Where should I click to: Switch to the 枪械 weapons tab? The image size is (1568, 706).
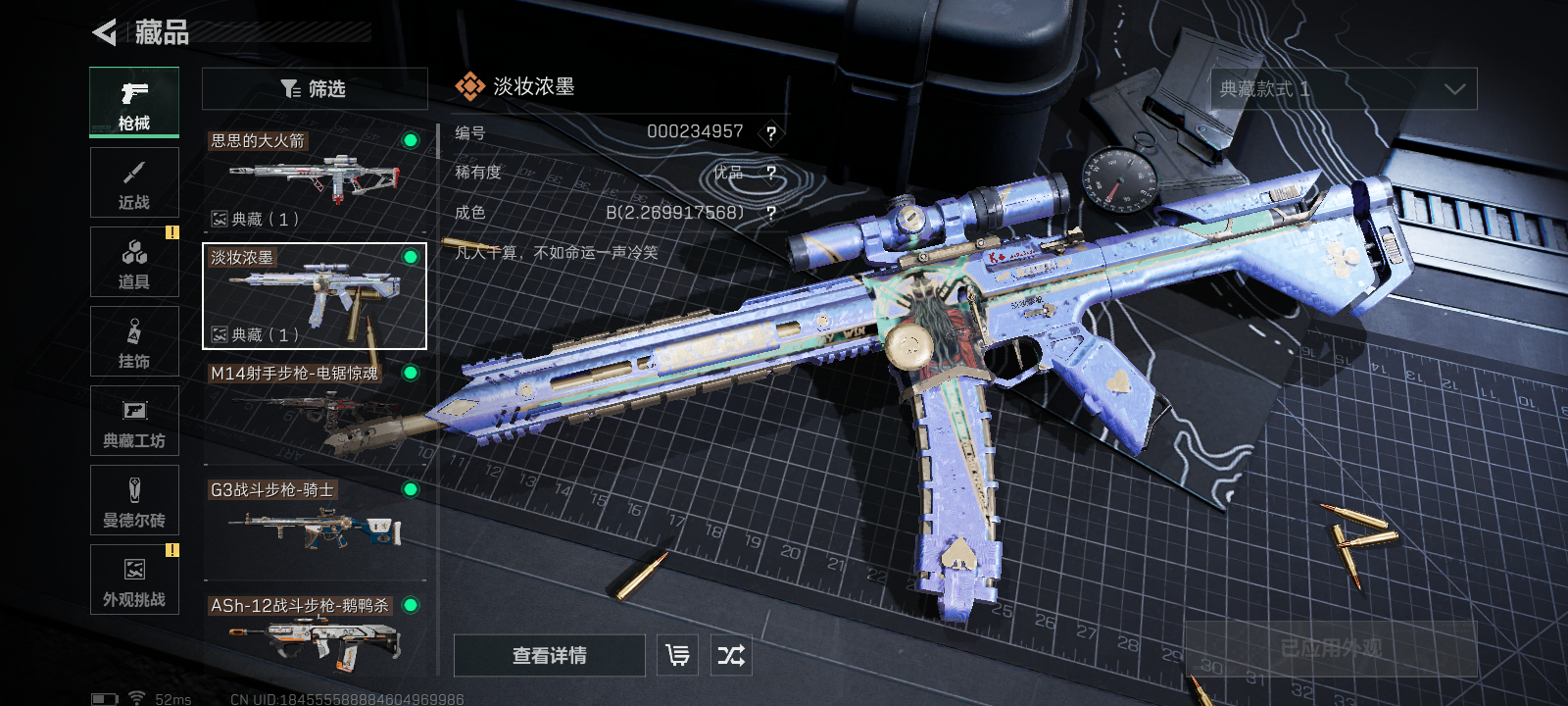coord(134,102)
